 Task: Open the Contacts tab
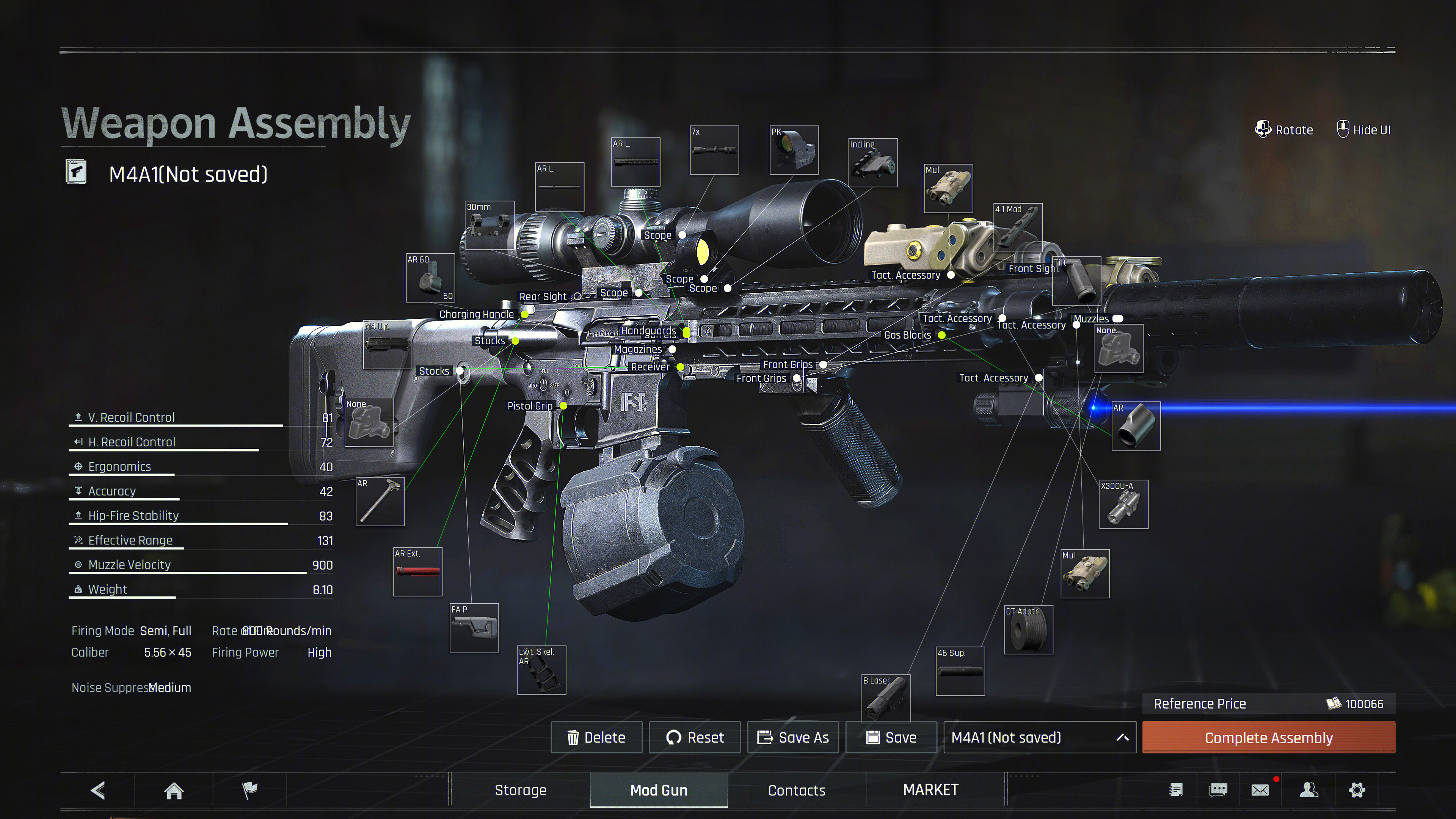(796, 790)
